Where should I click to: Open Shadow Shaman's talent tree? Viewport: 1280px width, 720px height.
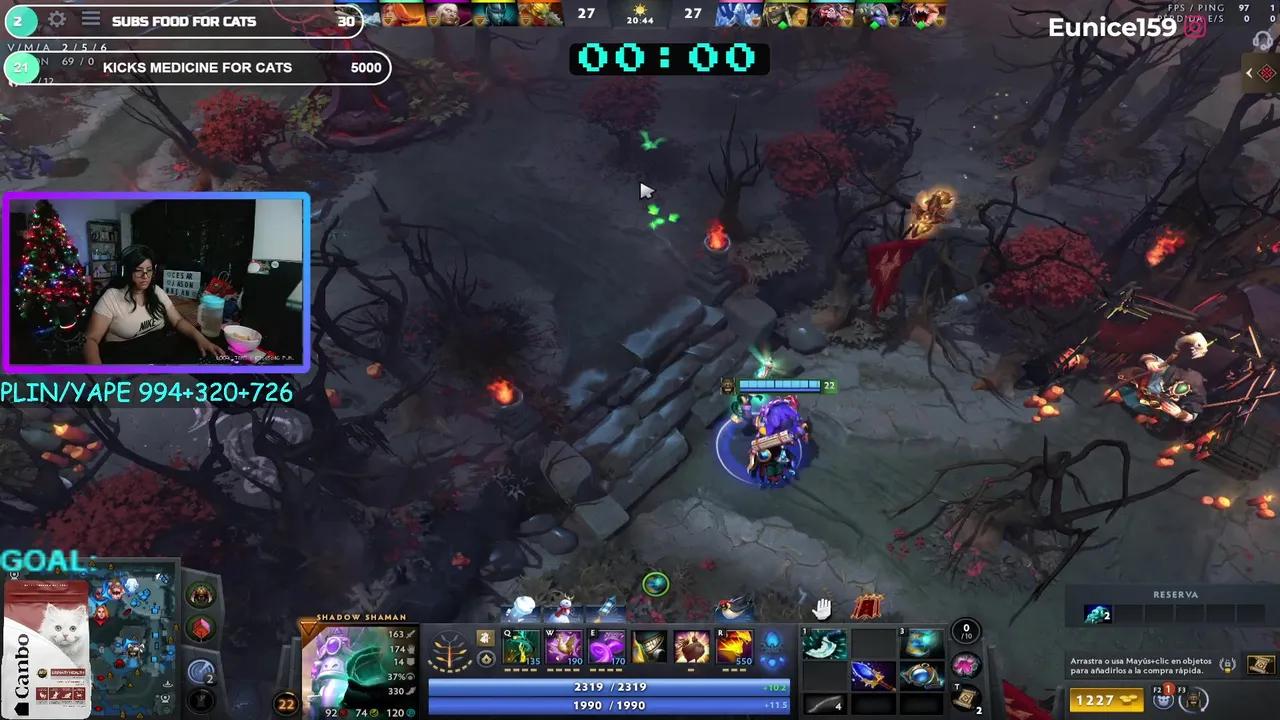[x=450, y=647]
